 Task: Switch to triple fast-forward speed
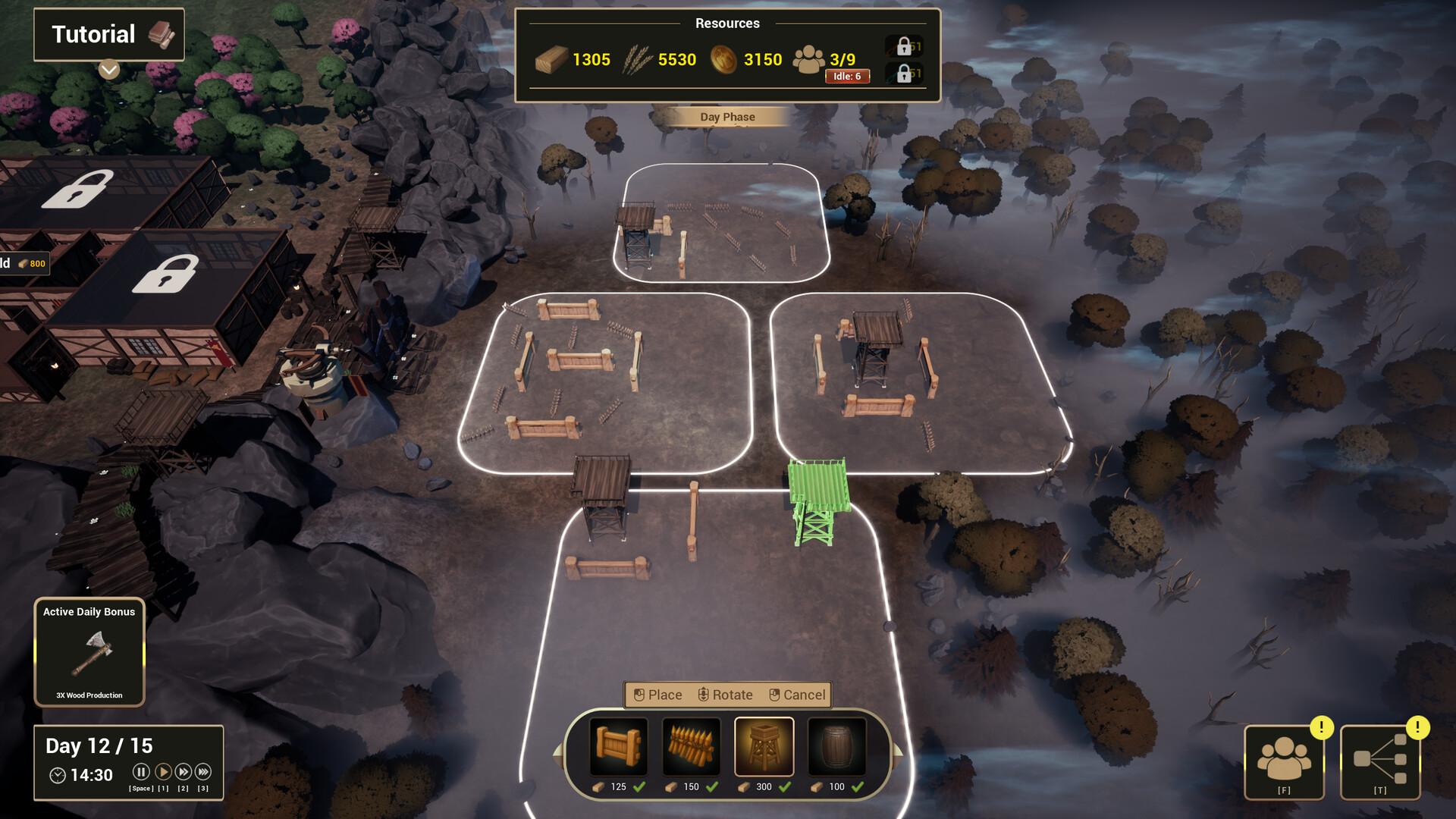click(203, 772)
